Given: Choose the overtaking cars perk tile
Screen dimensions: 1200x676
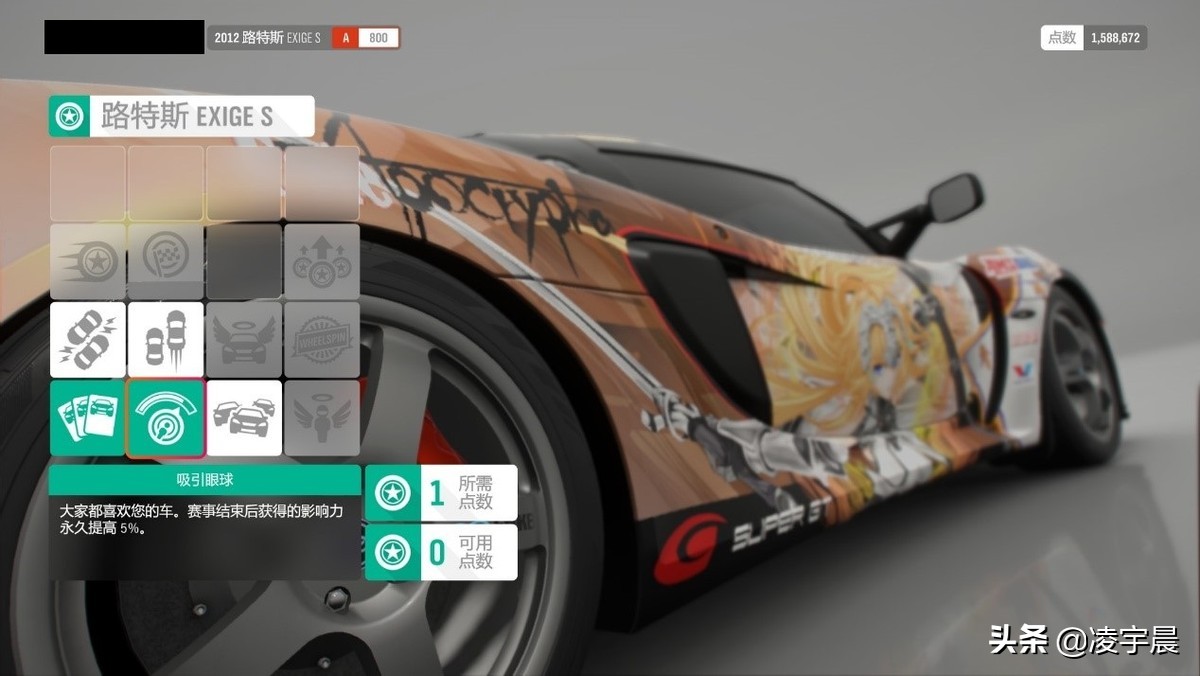Looking at the screenshot, I should pyautogui.click(x=166, y=339).
